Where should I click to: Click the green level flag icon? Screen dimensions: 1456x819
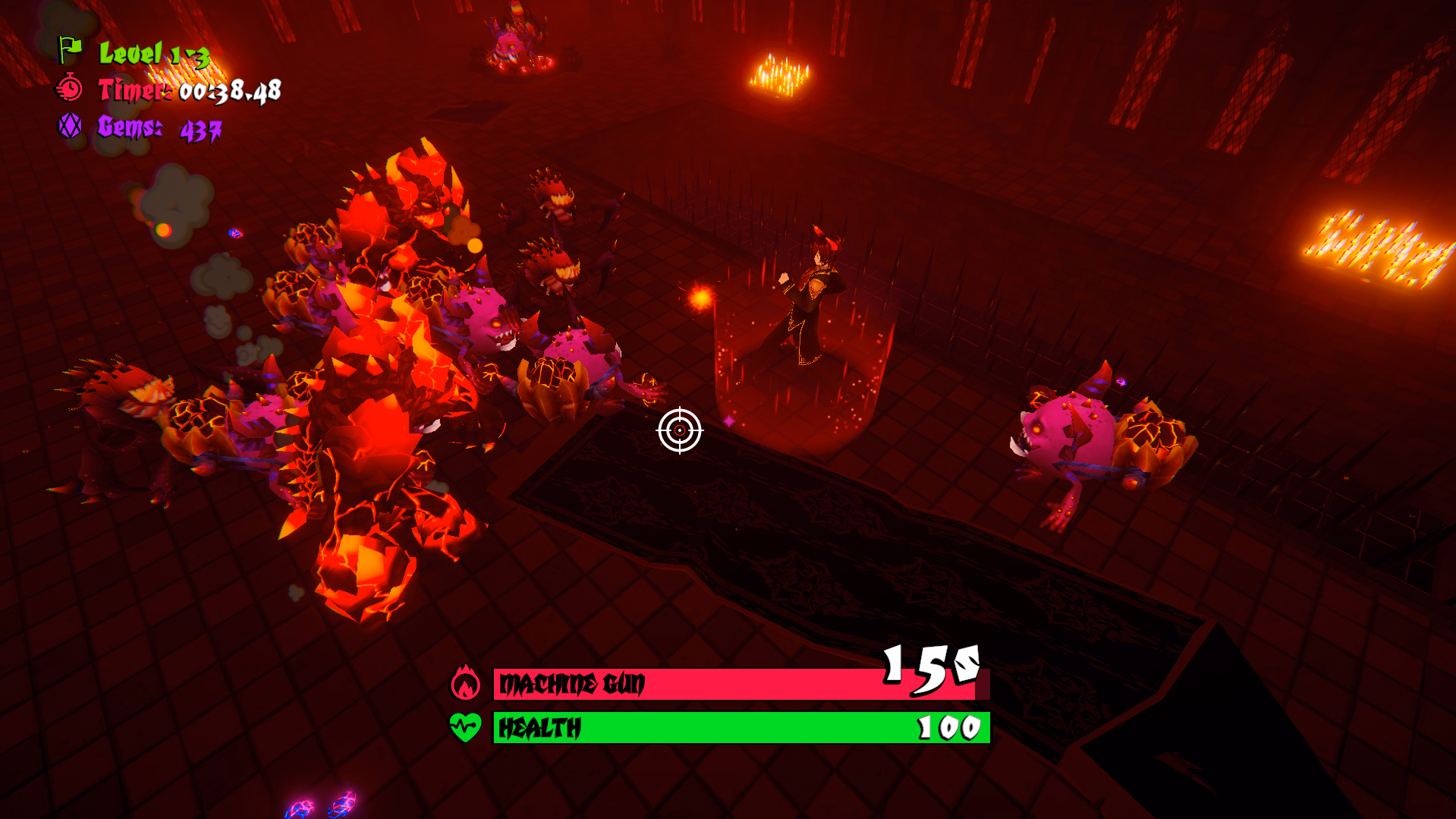(x=70, y=50)
